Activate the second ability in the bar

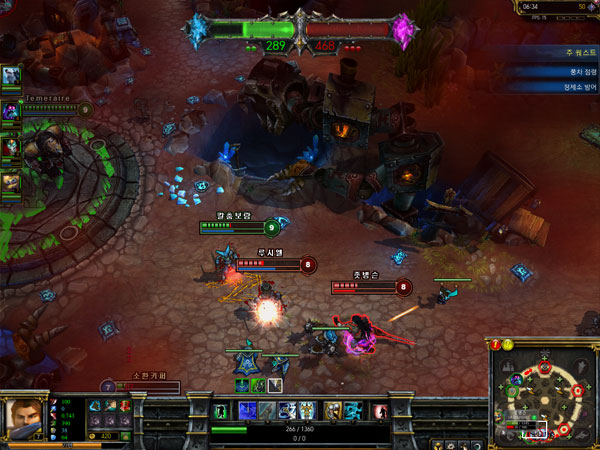(x=266, y=411)
